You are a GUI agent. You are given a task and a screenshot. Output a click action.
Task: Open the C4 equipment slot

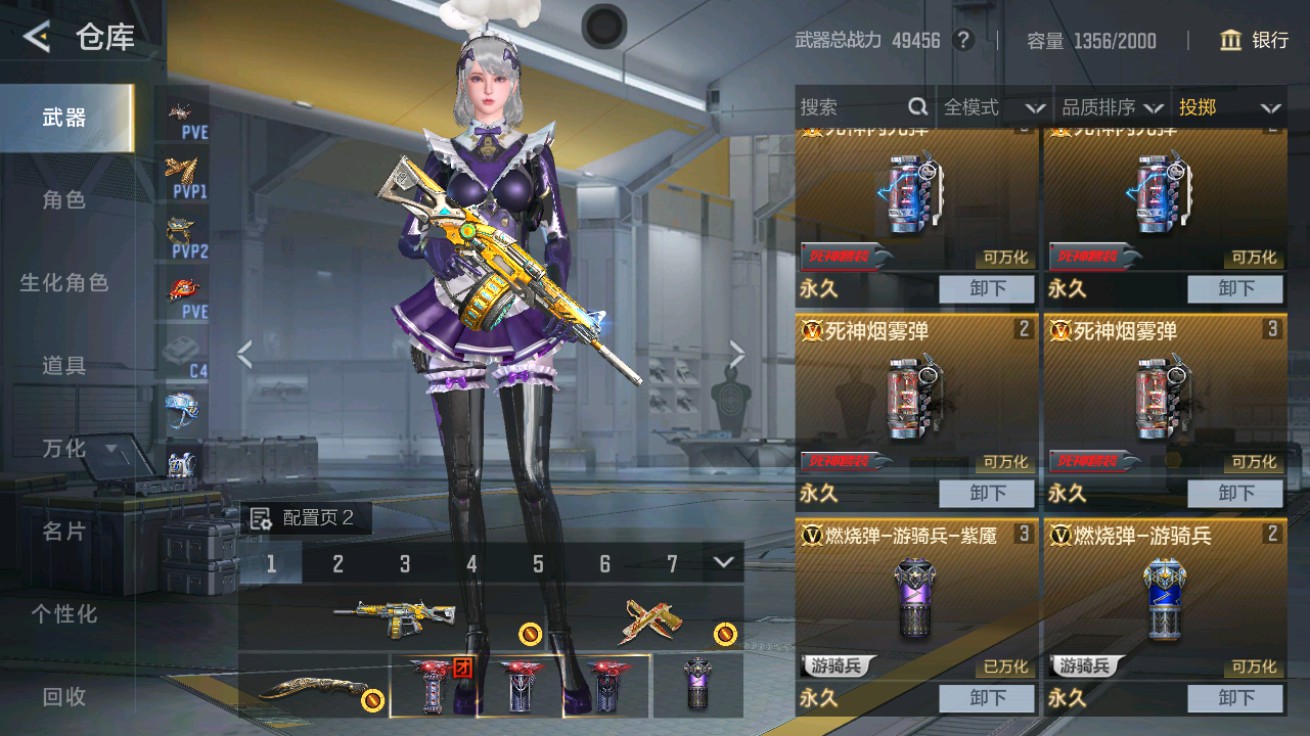178,350
